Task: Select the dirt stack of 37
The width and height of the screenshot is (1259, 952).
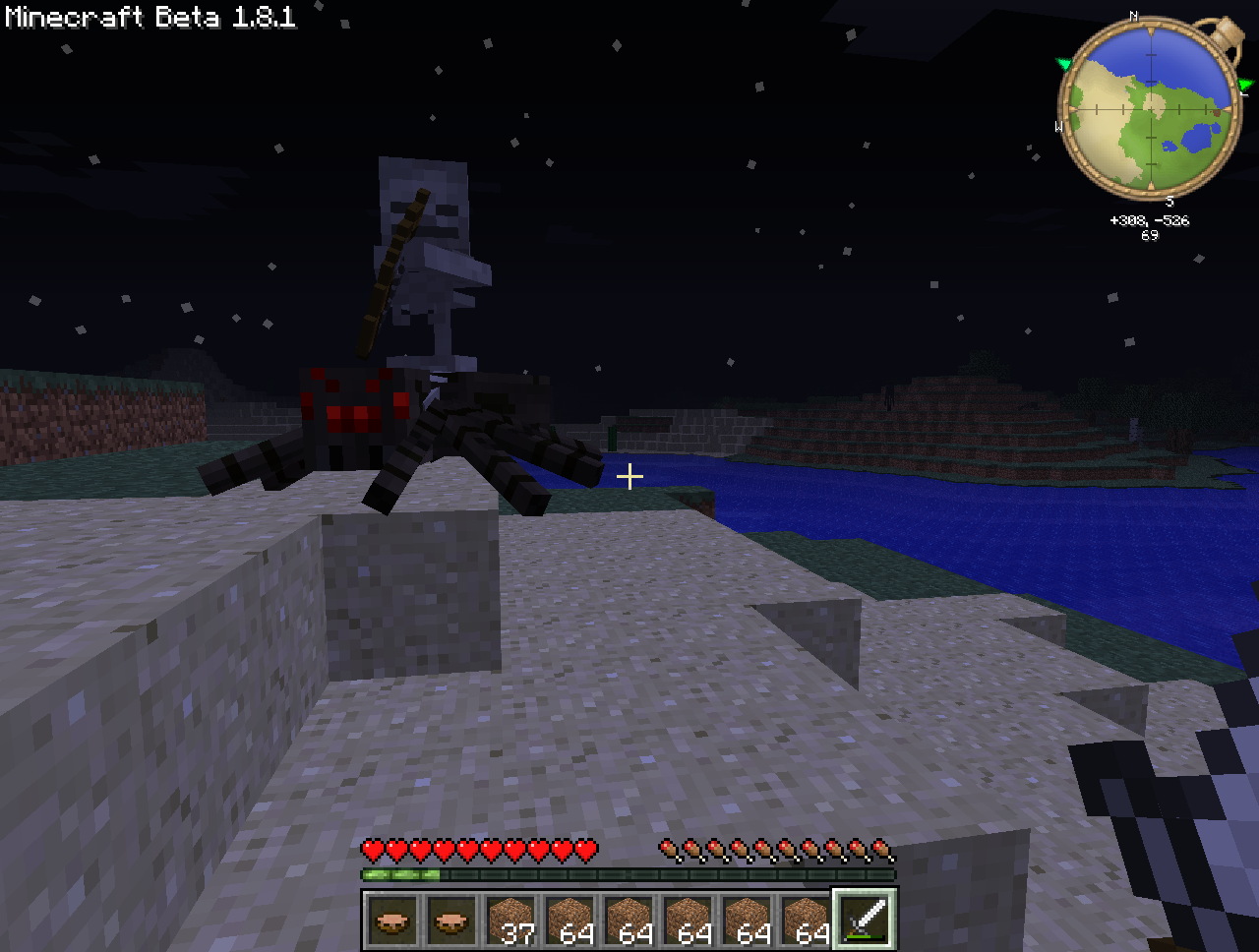Action: [x=510, y=920]
